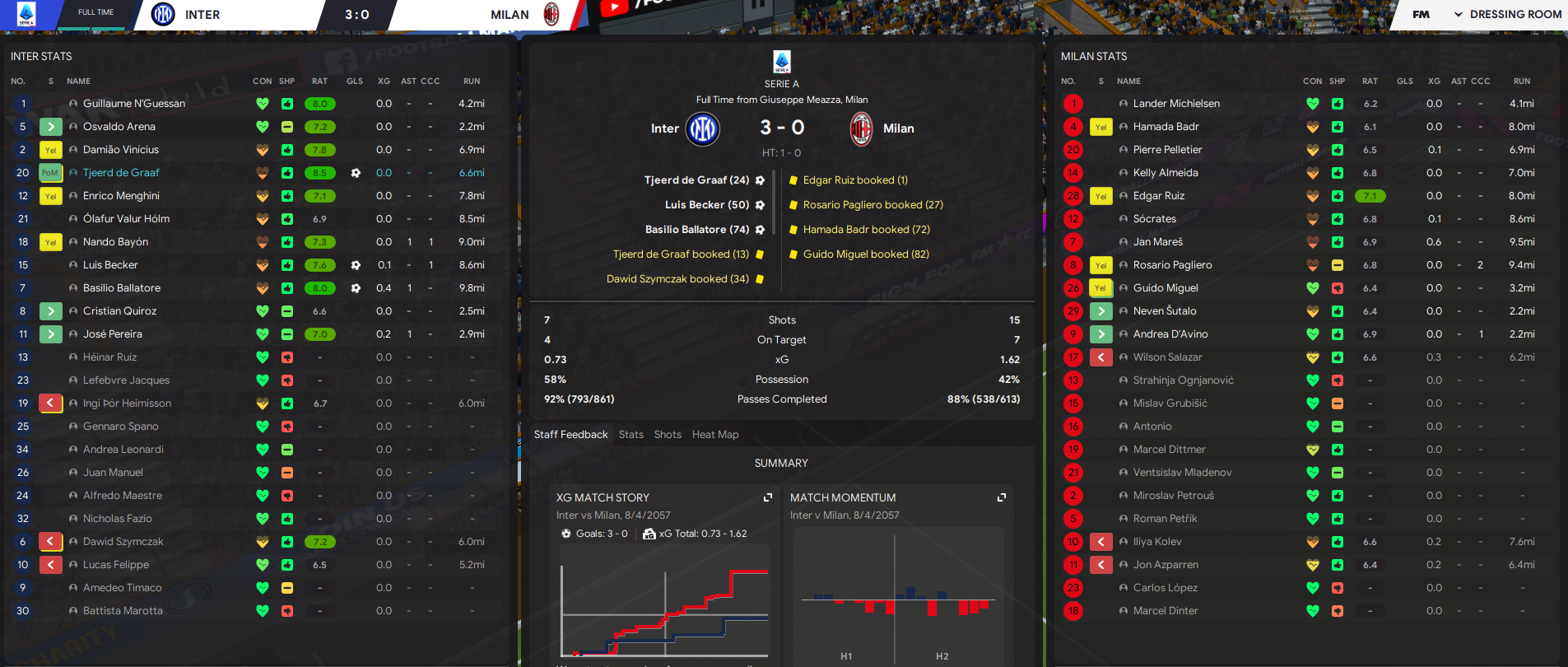Select Basilio Ballatore's player row
Screen dimensions: 1568x667
point(122,288)
